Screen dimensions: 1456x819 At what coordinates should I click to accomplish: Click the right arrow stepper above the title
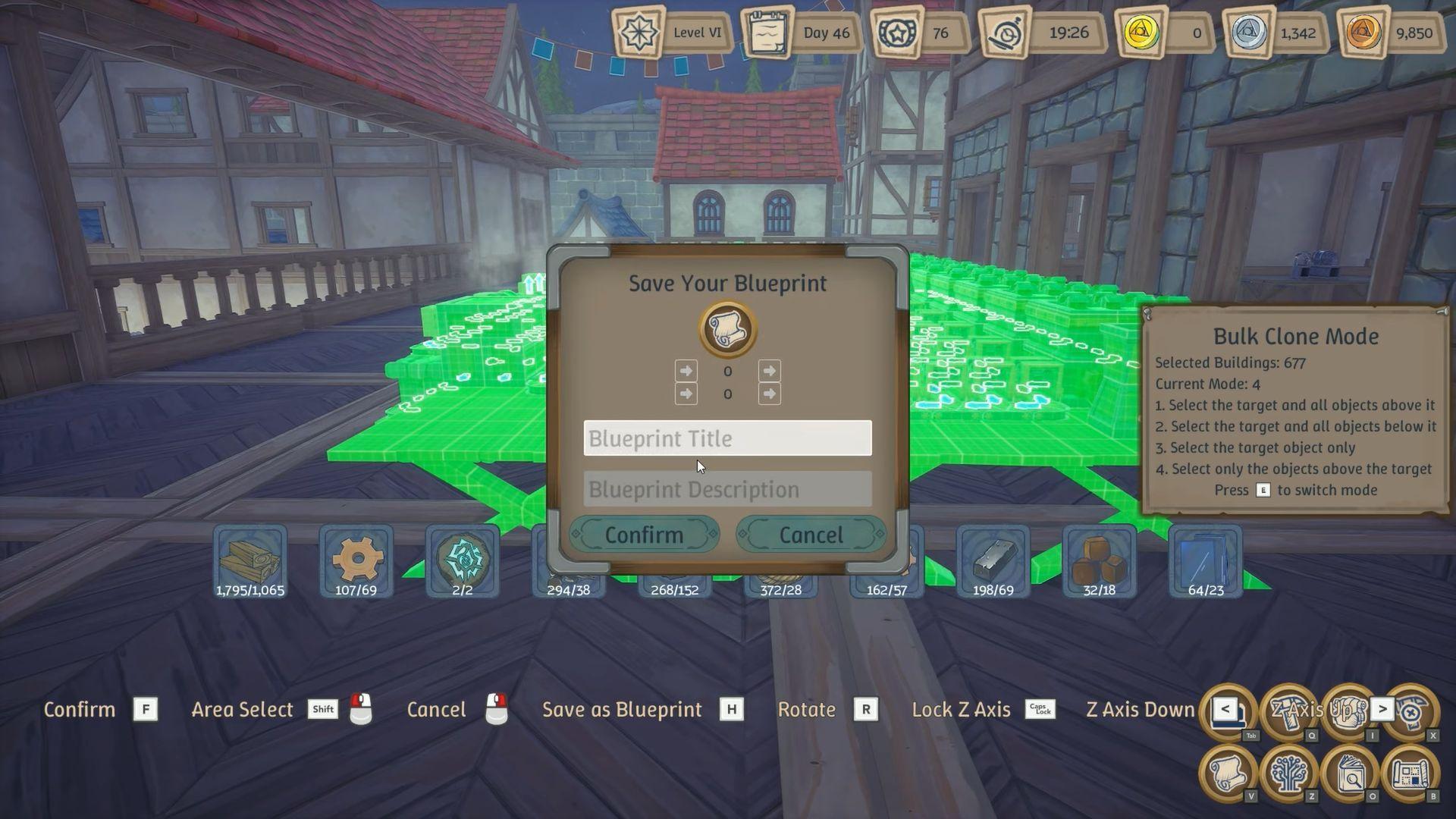(x=768, y=371)
